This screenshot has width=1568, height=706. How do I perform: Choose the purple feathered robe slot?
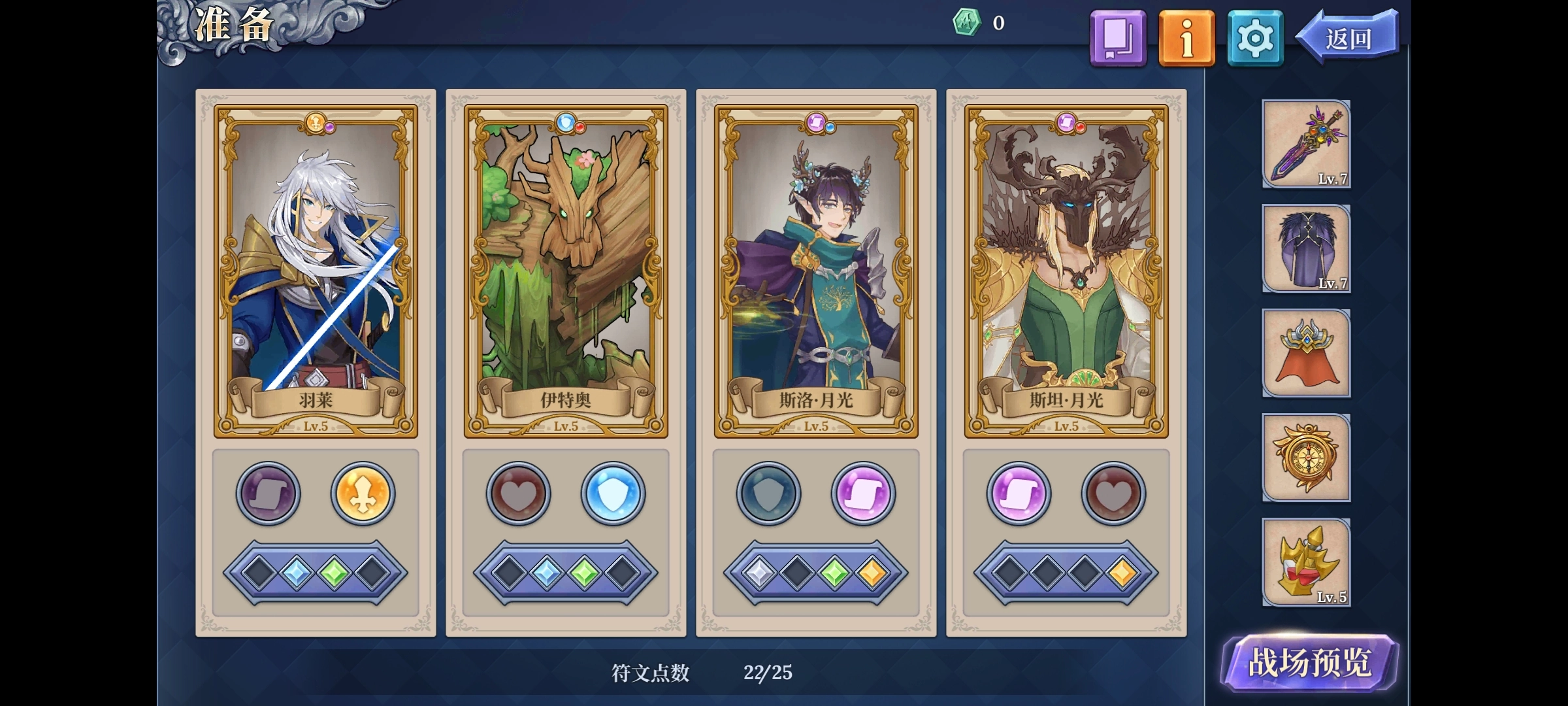pos(1306,248)
